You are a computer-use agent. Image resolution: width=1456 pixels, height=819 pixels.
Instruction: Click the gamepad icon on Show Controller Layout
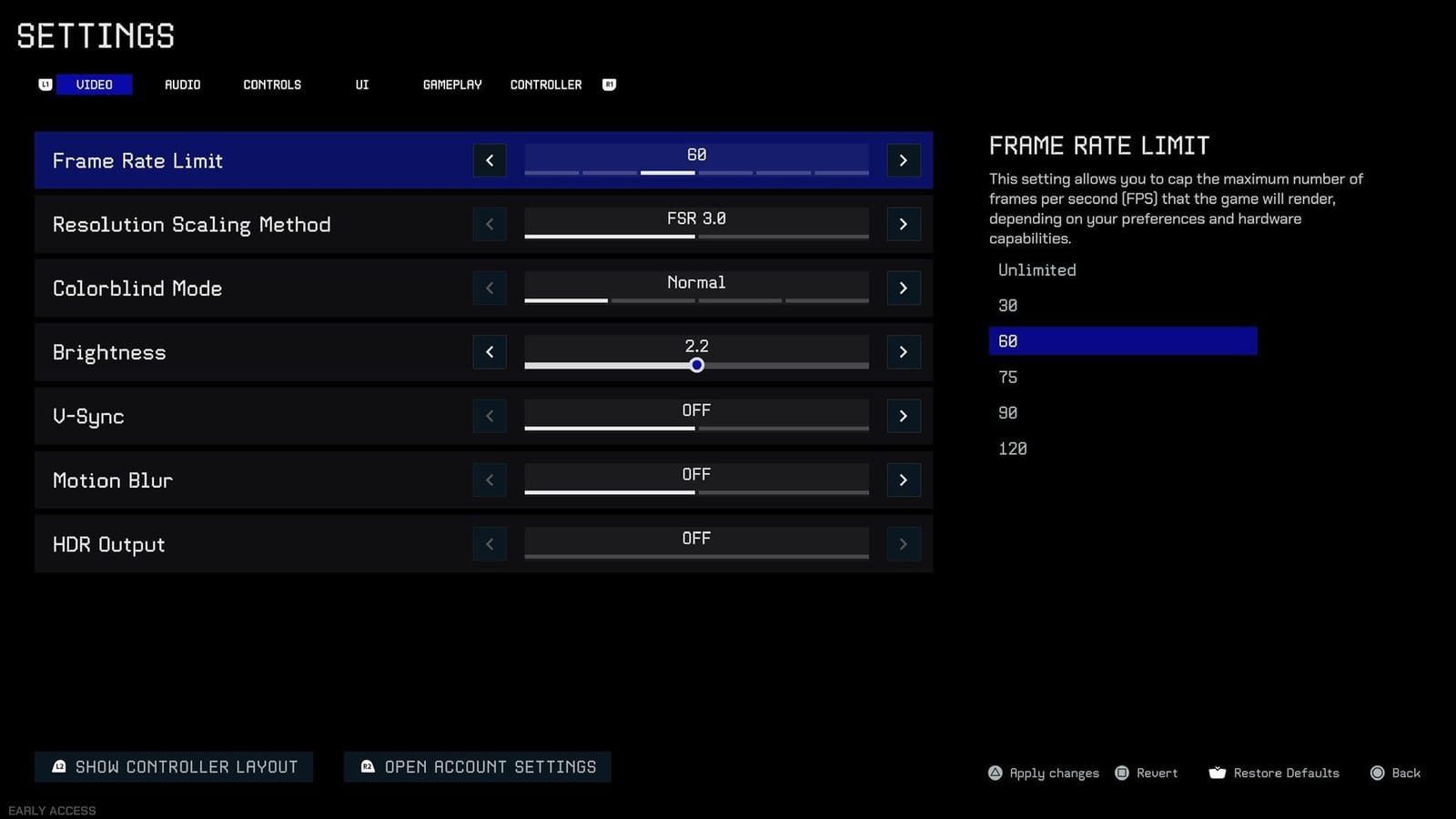[59, 766]
